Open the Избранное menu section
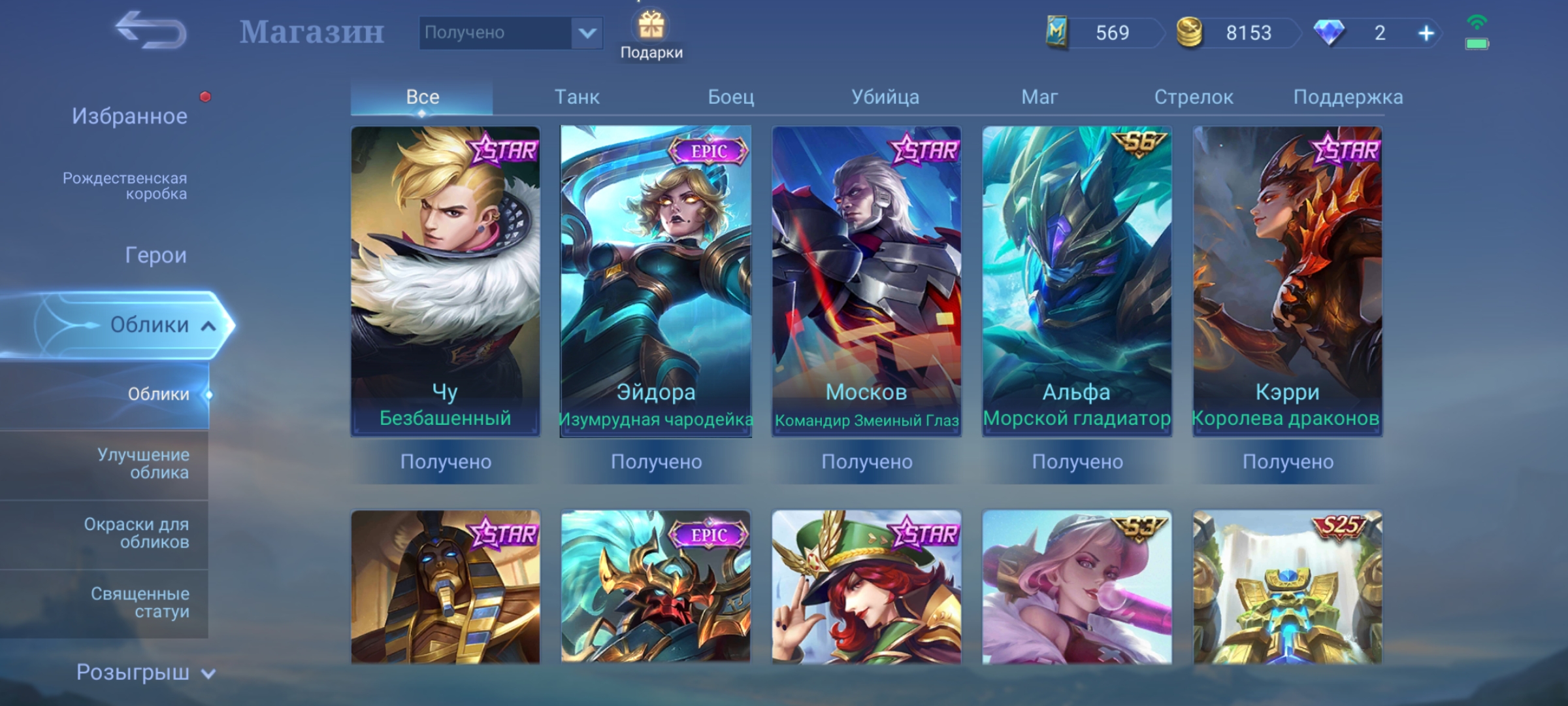 click(129, 116)
